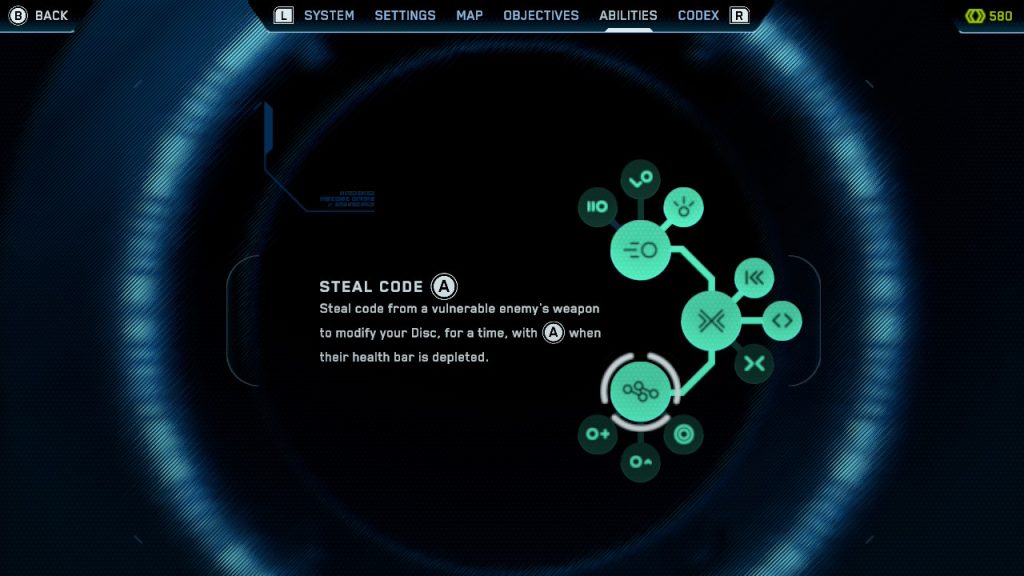Choose the pause-bars-and-circle upgrade node

point(598,207)
